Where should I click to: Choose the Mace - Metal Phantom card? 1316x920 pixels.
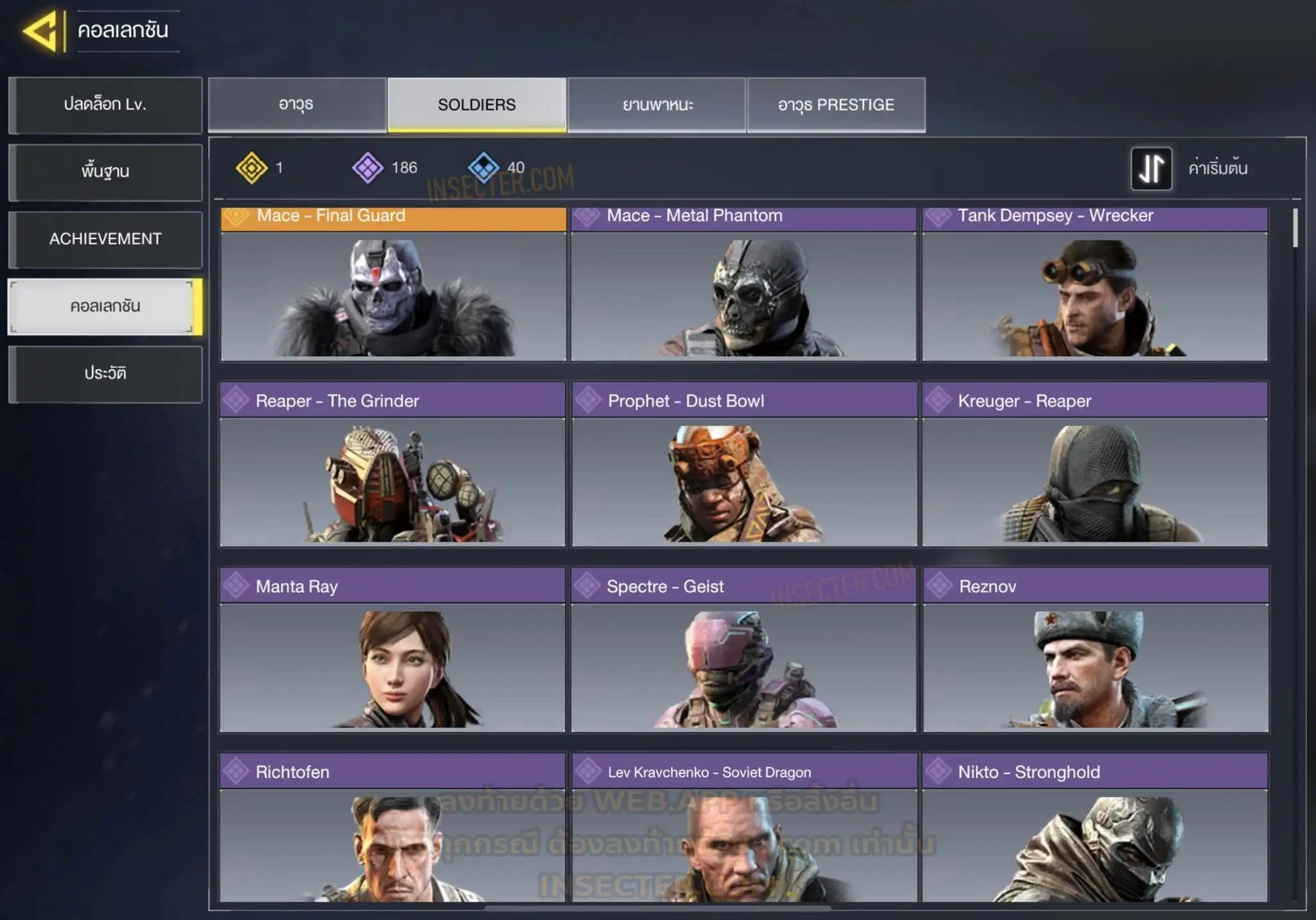coord(743,286)
